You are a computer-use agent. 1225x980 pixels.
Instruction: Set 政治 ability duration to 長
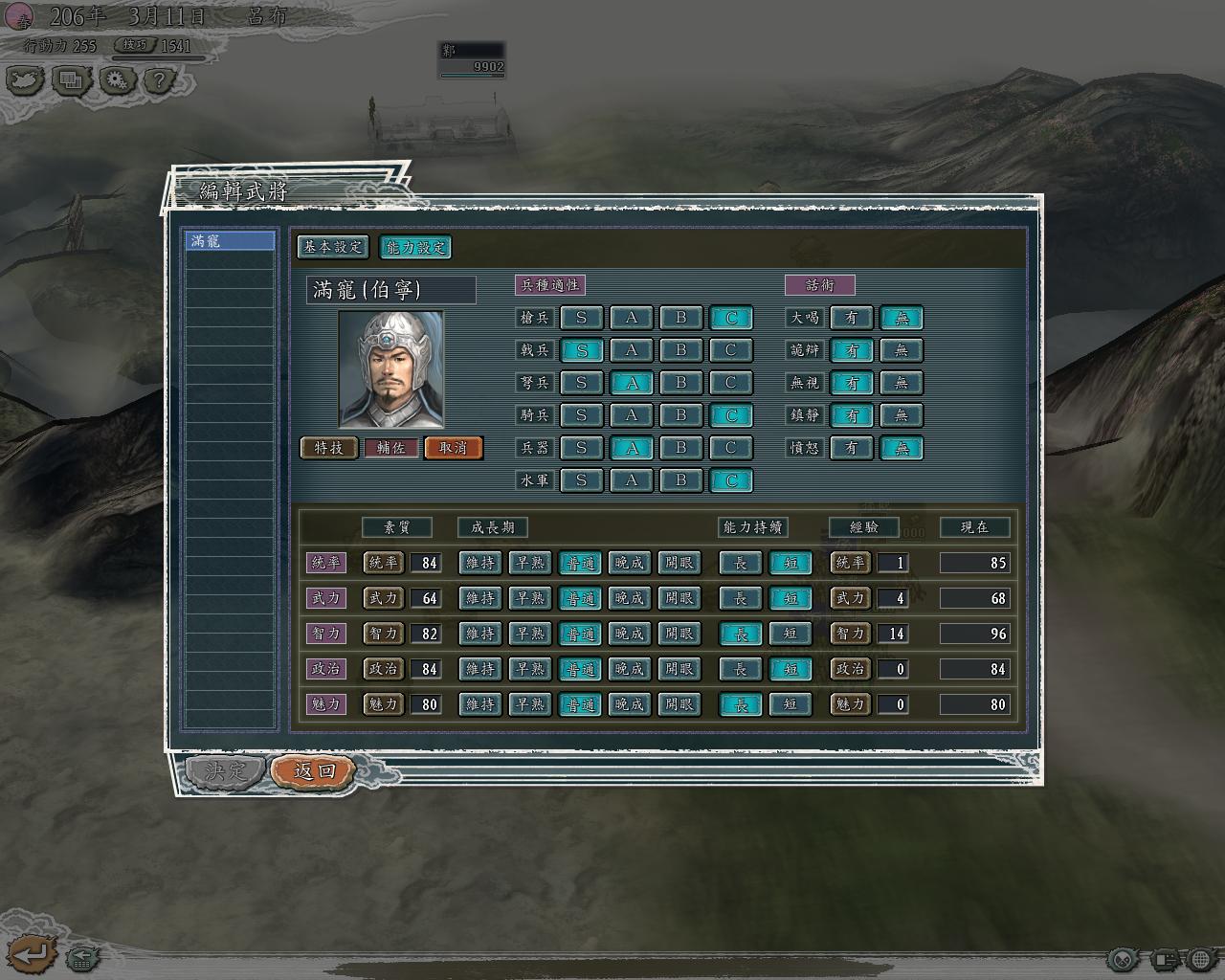coord(740,669)
